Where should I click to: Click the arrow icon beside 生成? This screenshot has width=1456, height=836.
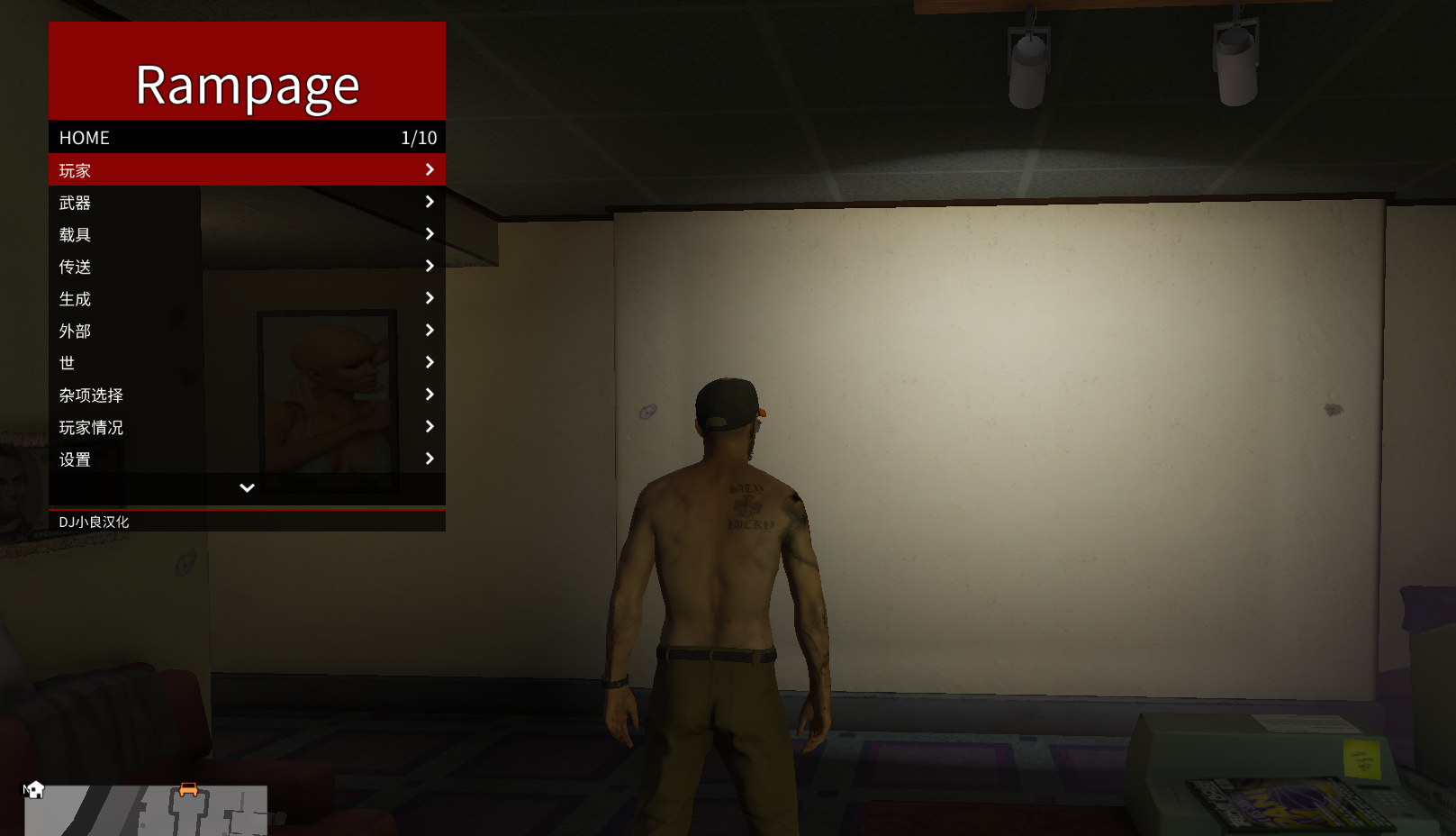430,297
